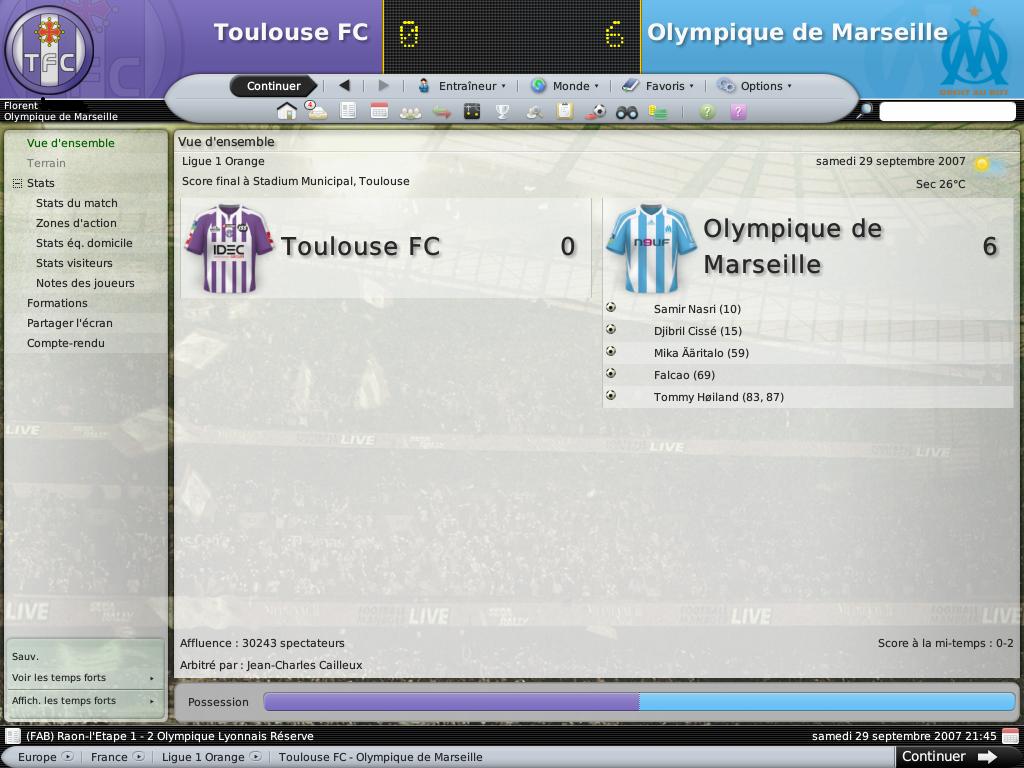The image size is (1024, 768).
Task: Open the Formations section
Action: [x=57, y=303]
